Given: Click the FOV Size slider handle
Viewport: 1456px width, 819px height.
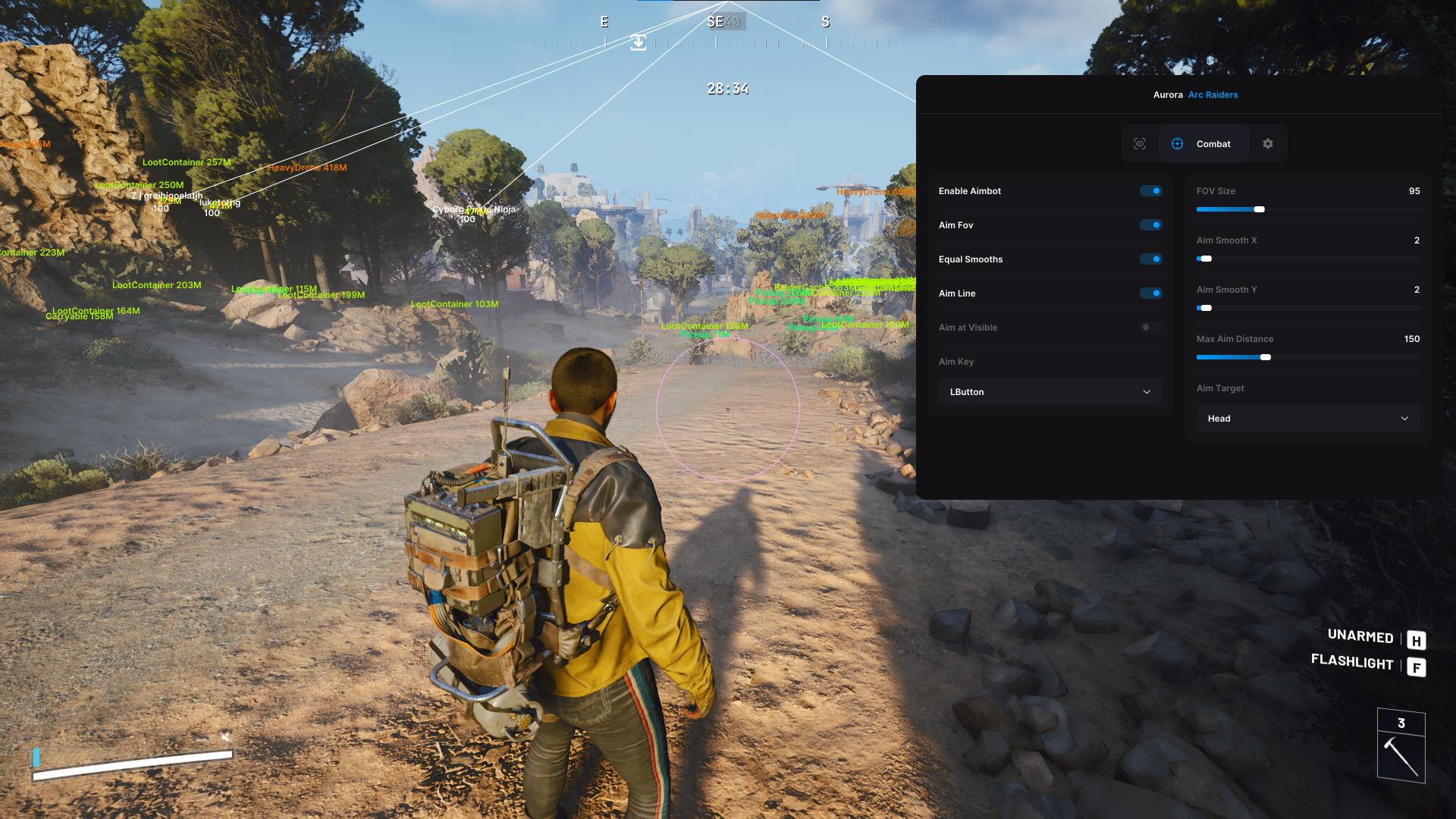Looking at the screenshot, I should [1260, 209].
